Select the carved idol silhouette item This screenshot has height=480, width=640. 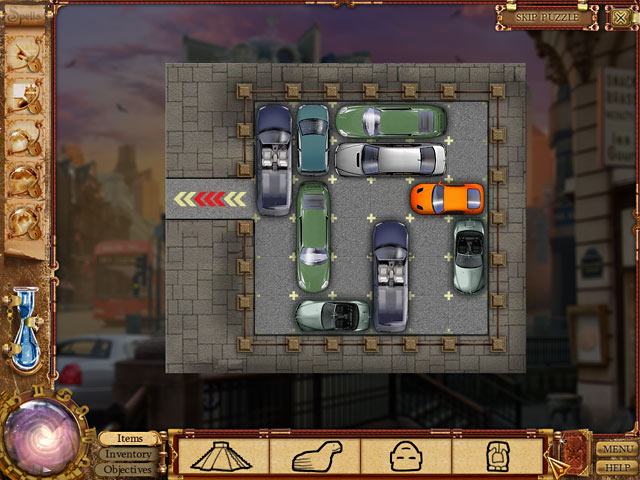click(x=497, y=455)
